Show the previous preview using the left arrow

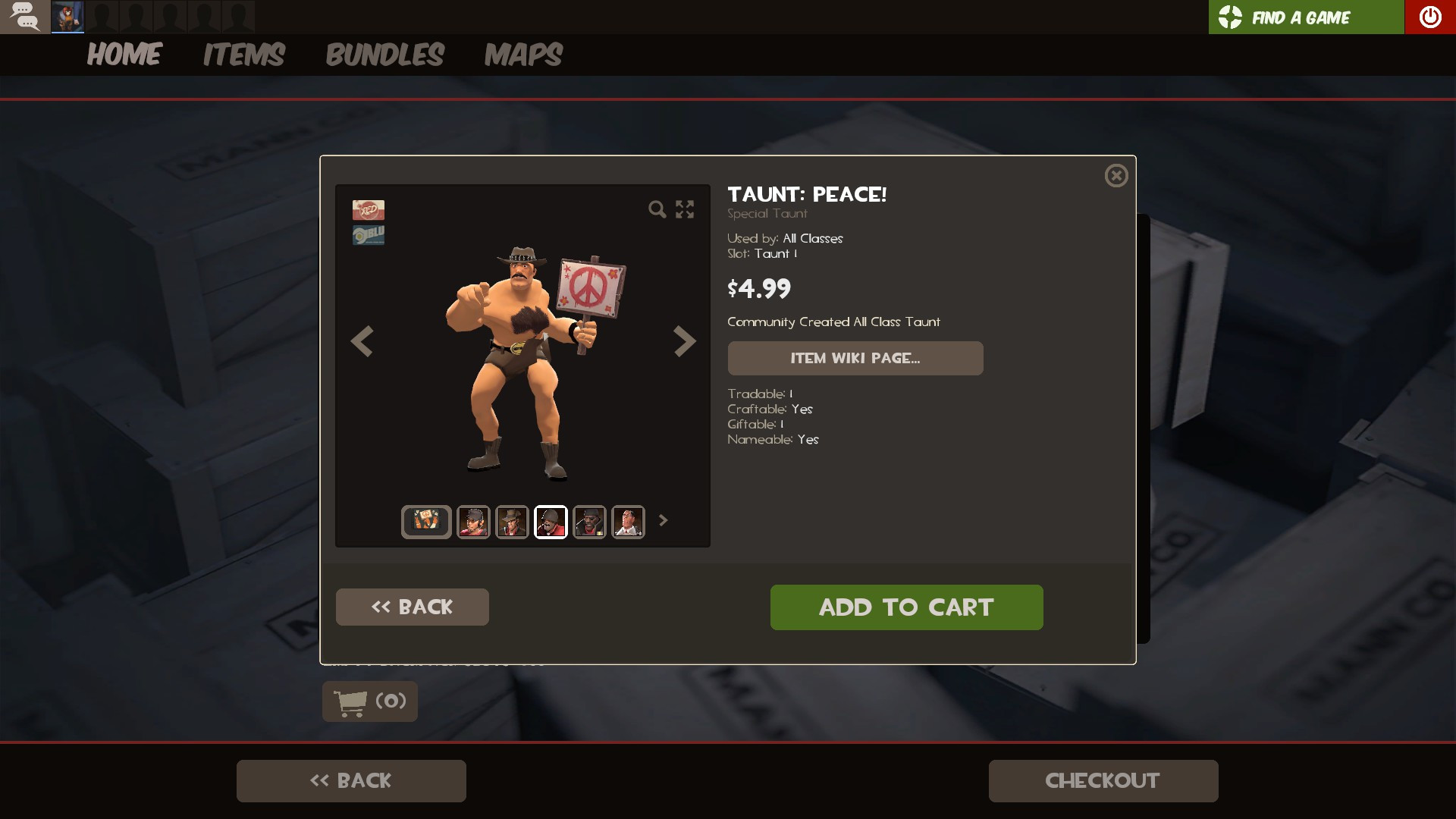pos(362,342)
